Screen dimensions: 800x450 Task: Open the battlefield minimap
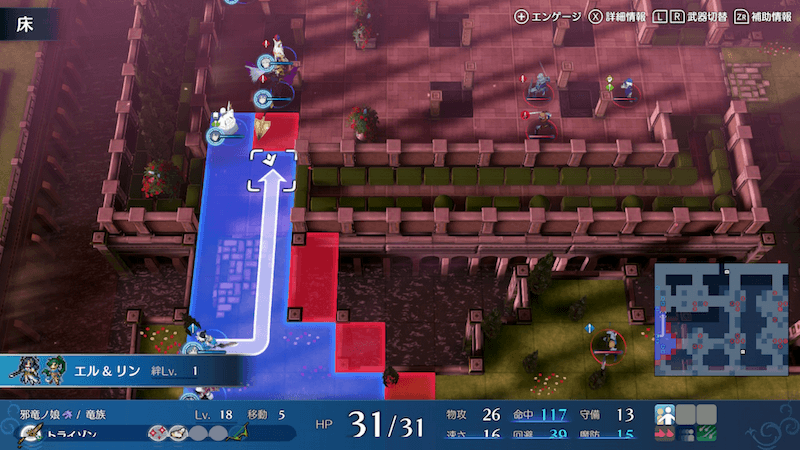pyautogui.click(x=707, y=315)
